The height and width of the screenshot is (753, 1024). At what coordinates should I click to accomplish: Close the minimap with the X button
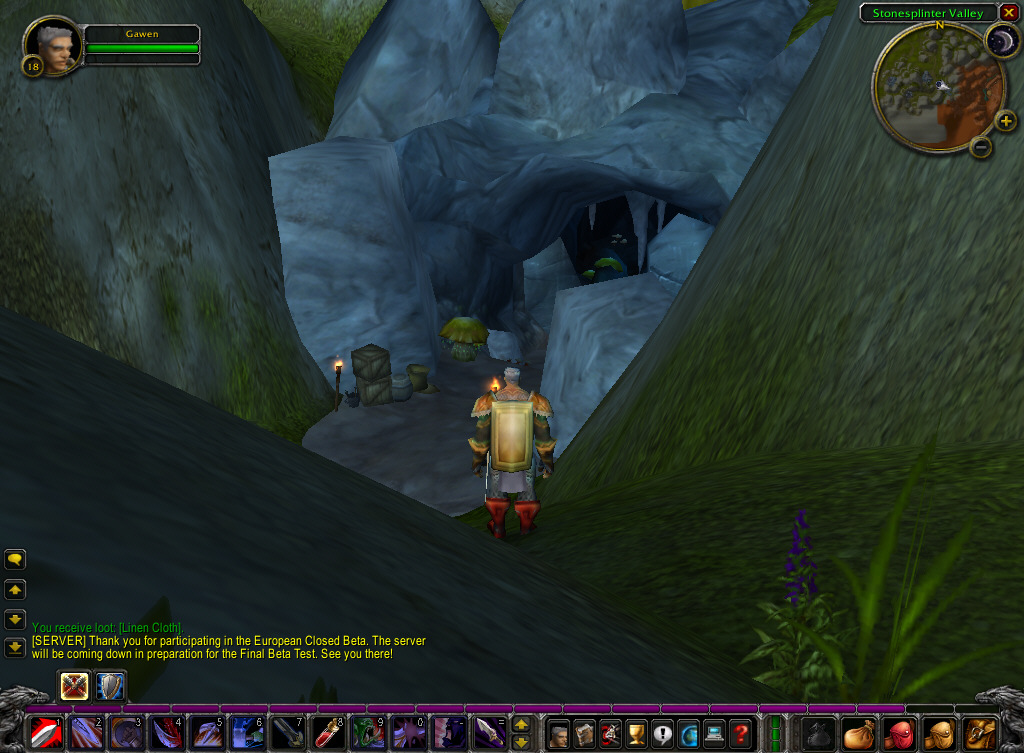point(1008,13)
